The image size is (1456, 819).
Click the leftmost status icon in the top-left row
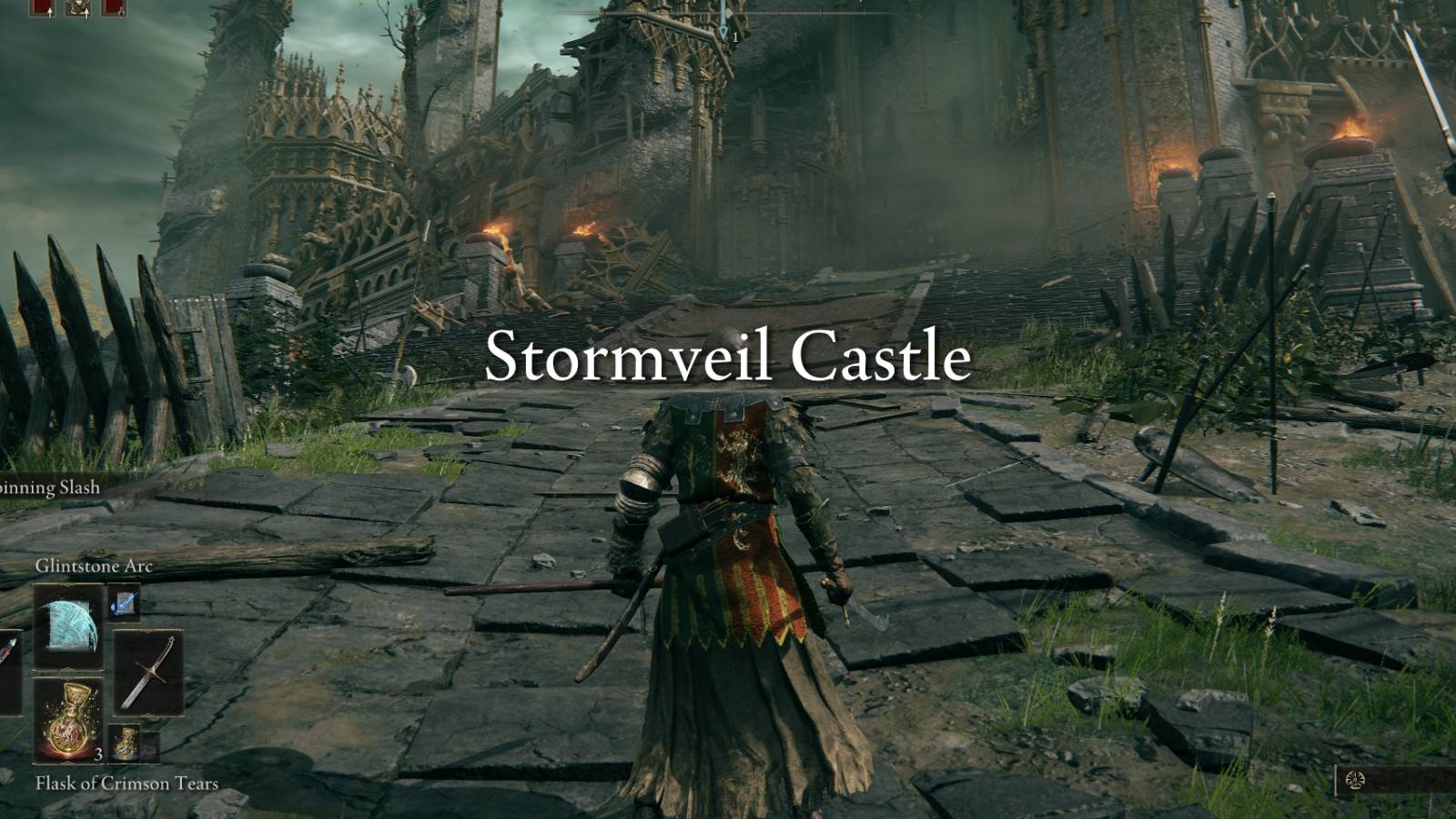[41, 7]
